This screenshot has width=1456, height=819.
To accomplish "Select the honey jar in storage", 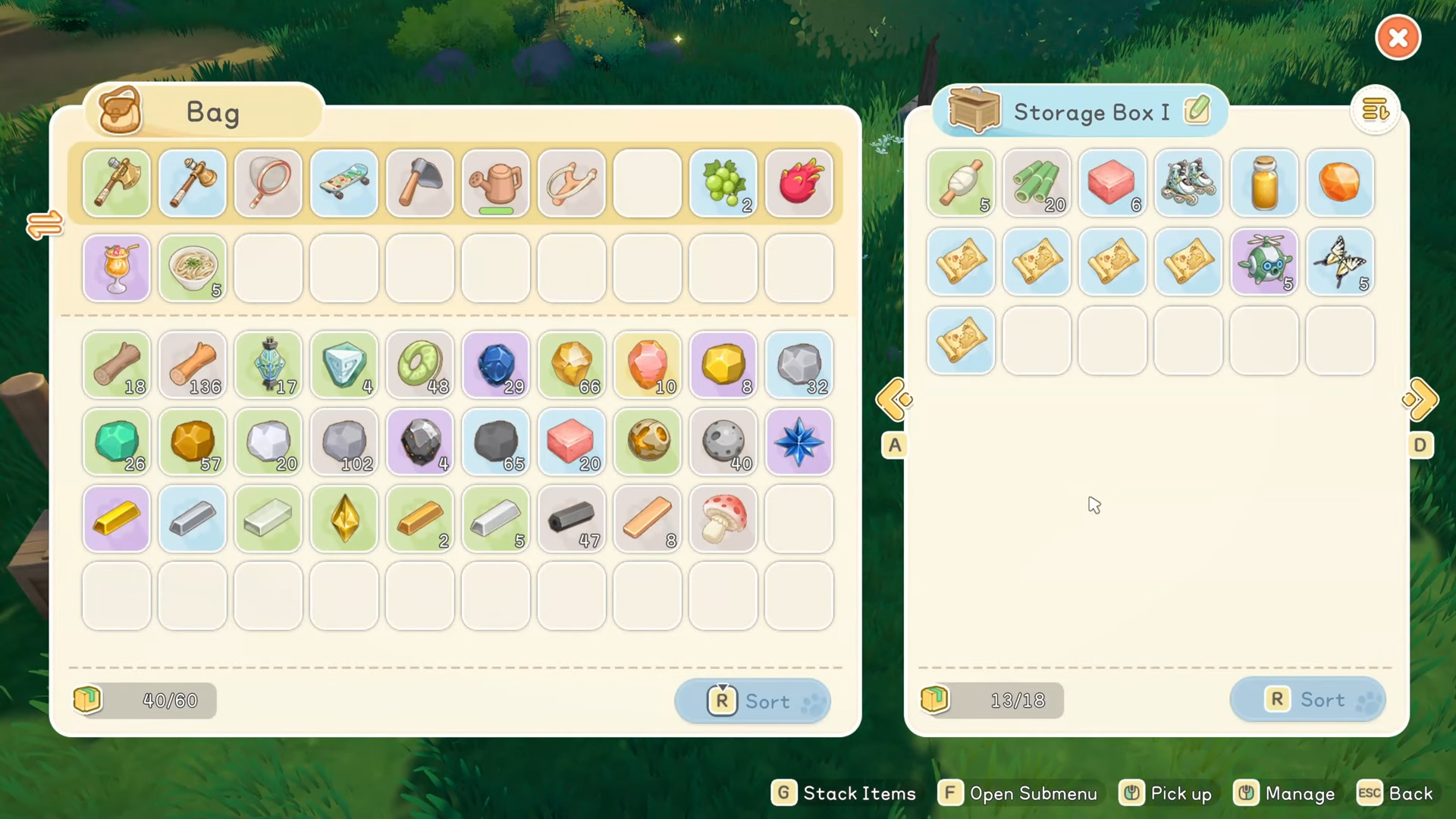I will 1264,183.
